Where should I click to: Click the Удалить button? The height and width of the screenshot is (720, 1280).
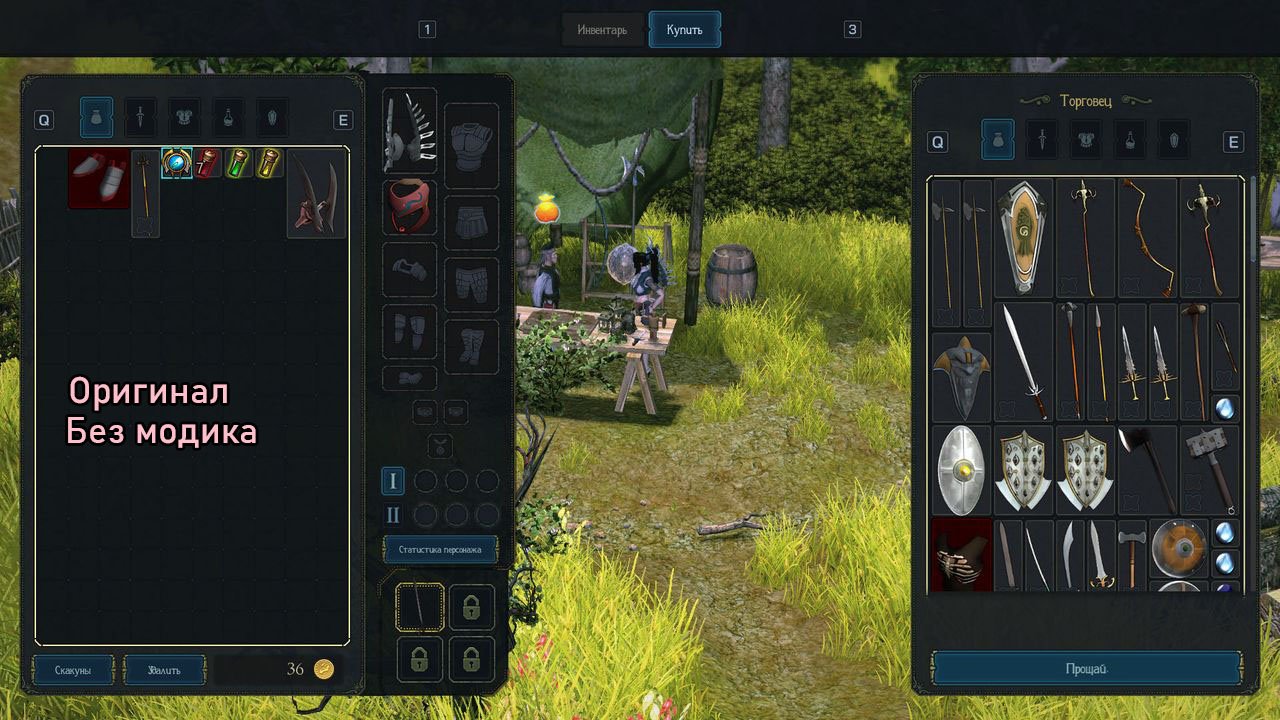tap(164, 670)
